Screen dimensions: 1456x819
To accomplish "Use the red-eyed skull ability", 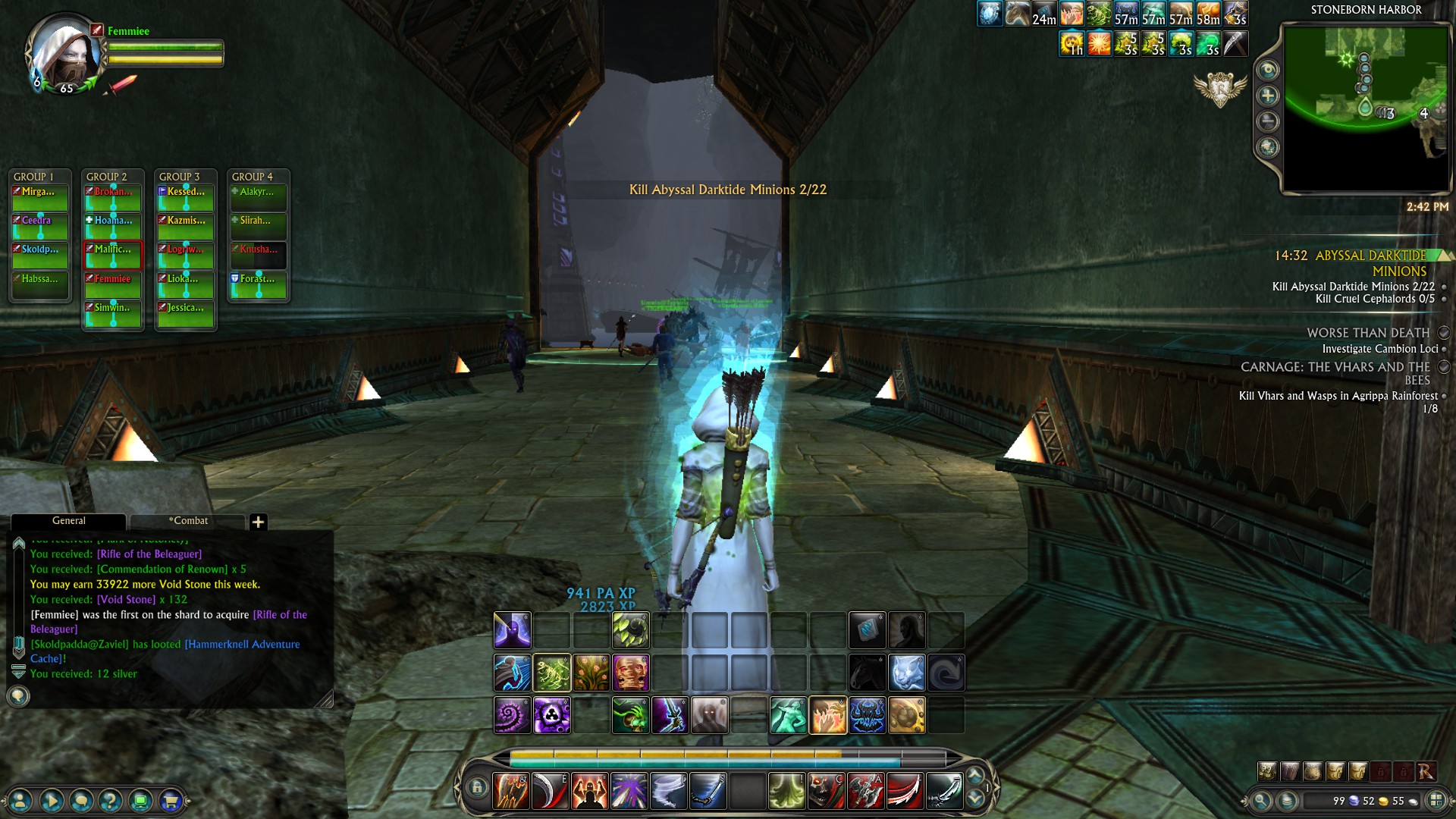I will 826,791.
